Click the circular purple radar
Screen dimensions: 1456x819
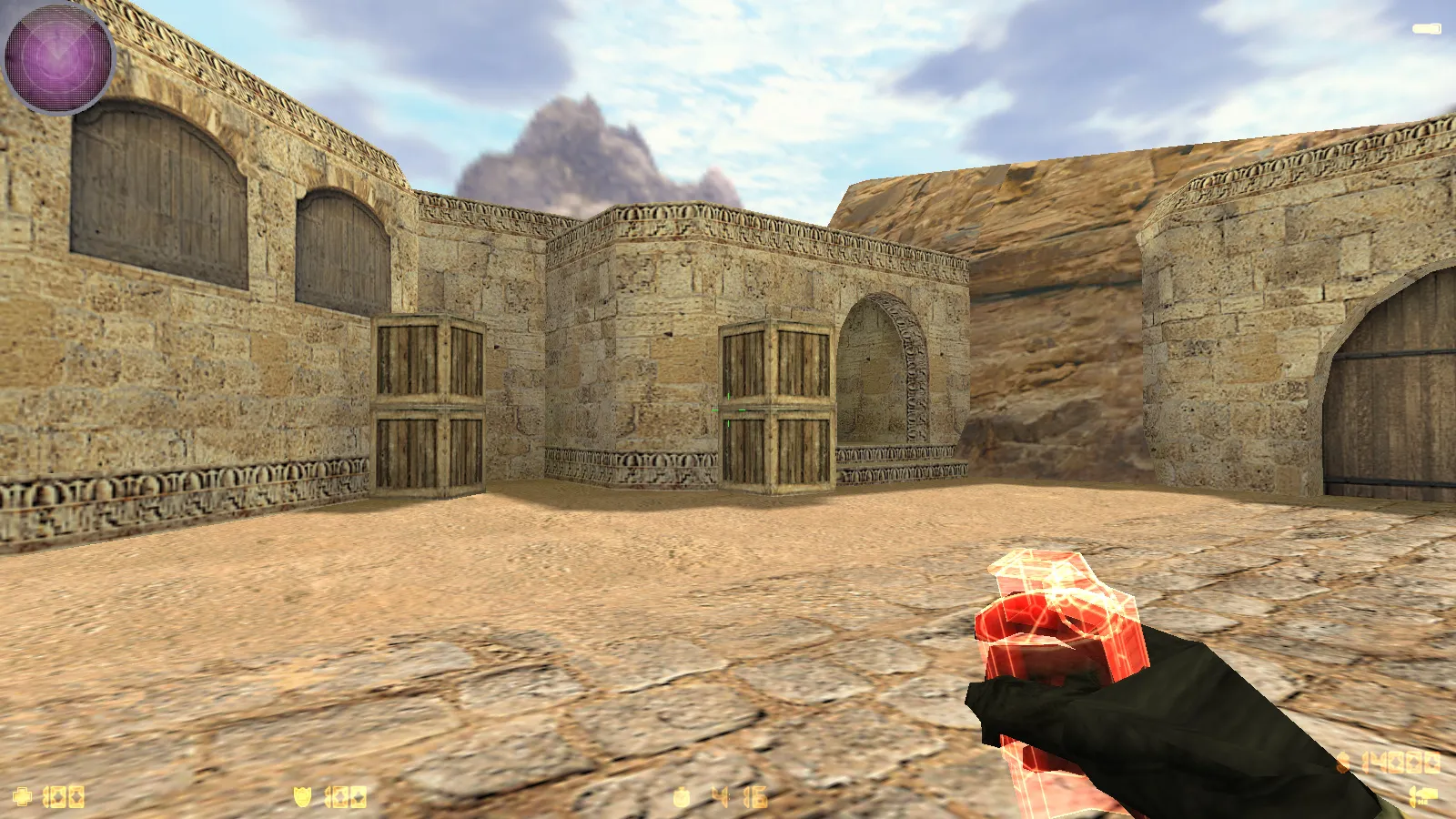(x=57, y=56)
